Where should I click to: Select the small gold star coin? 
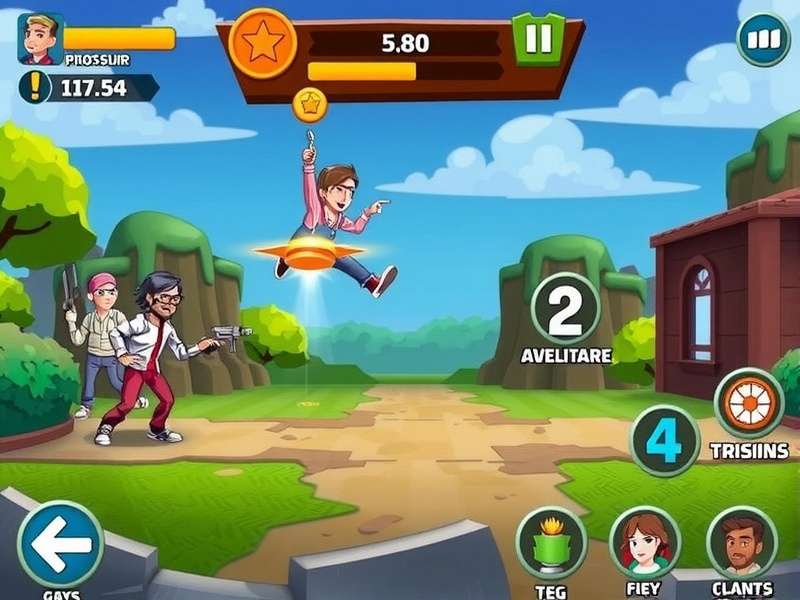(x=309, y=102)
